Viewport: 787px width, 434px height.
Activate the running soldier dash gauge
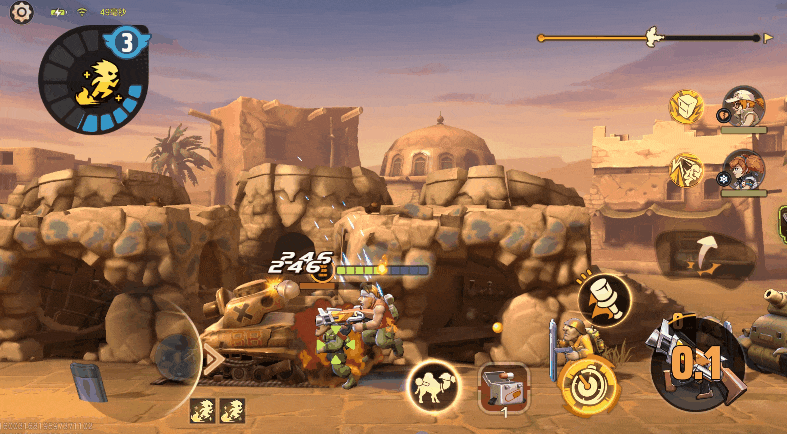(97, 82)
